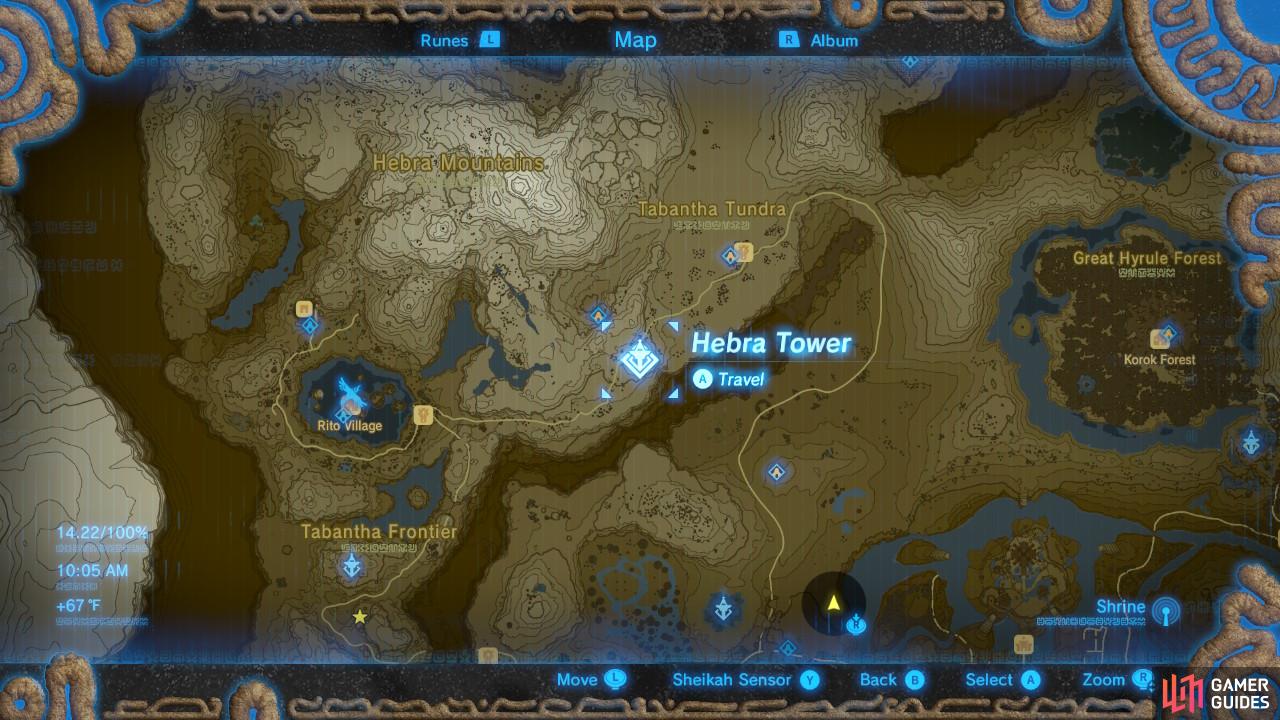Select the Hebra Tower map icon

click(x=638, y=360)
